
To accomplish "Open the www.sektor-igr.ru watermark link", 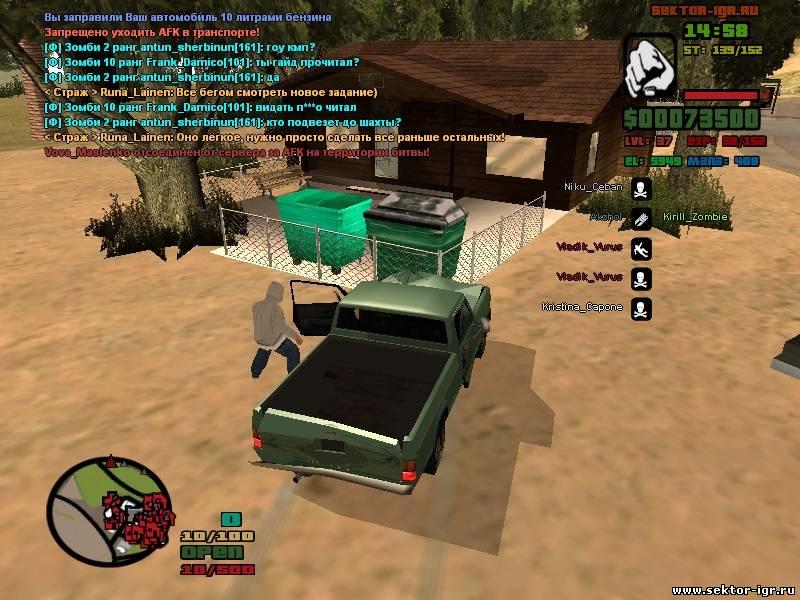I will tap(733, 589).
